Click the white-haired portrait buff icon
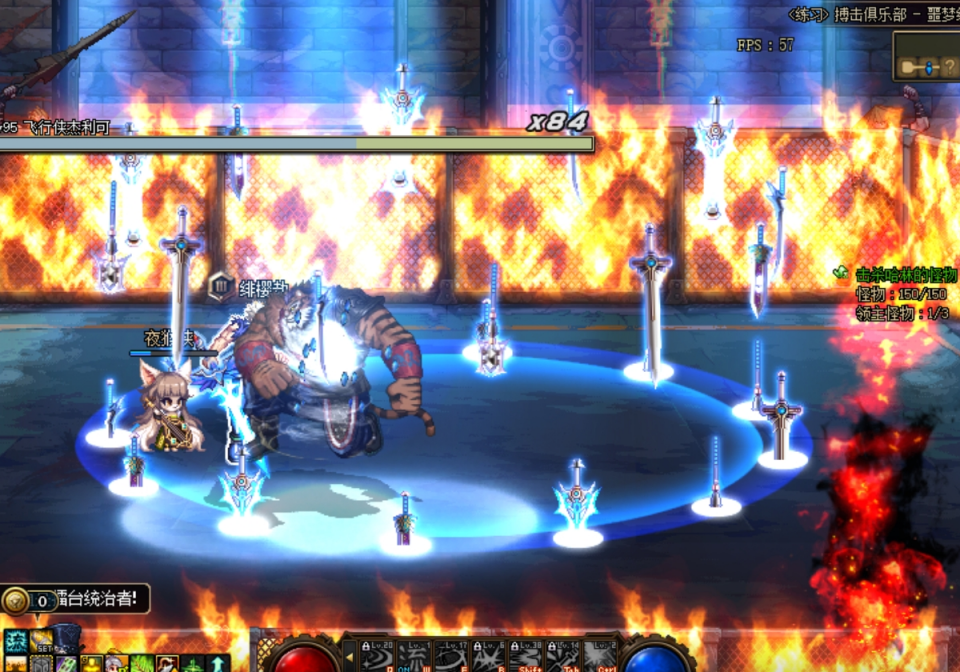The width and height of the screenshot is (960, 672). point(116,664)
